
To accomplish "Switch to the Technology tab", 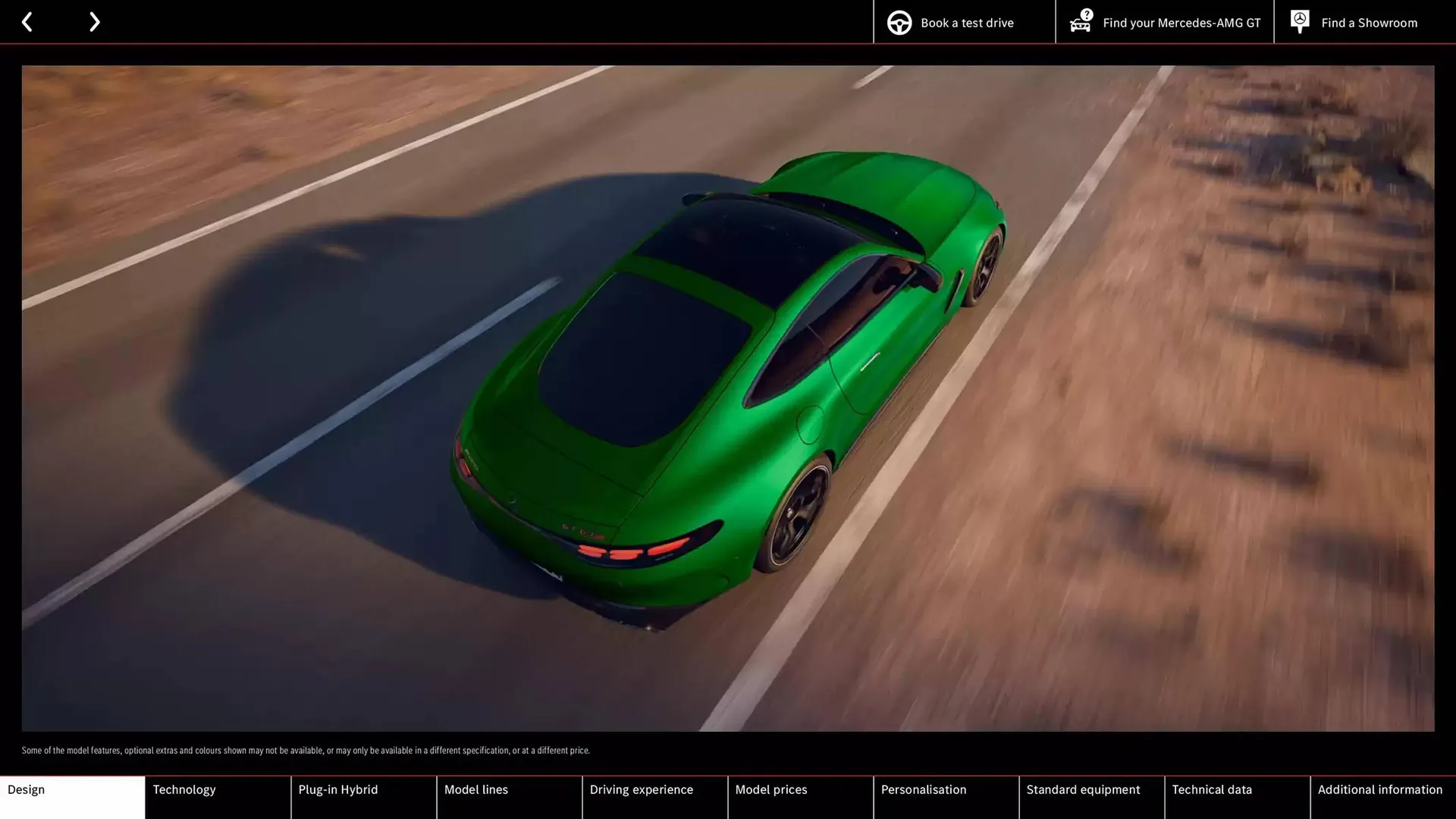I will click(x=218, y=796).
